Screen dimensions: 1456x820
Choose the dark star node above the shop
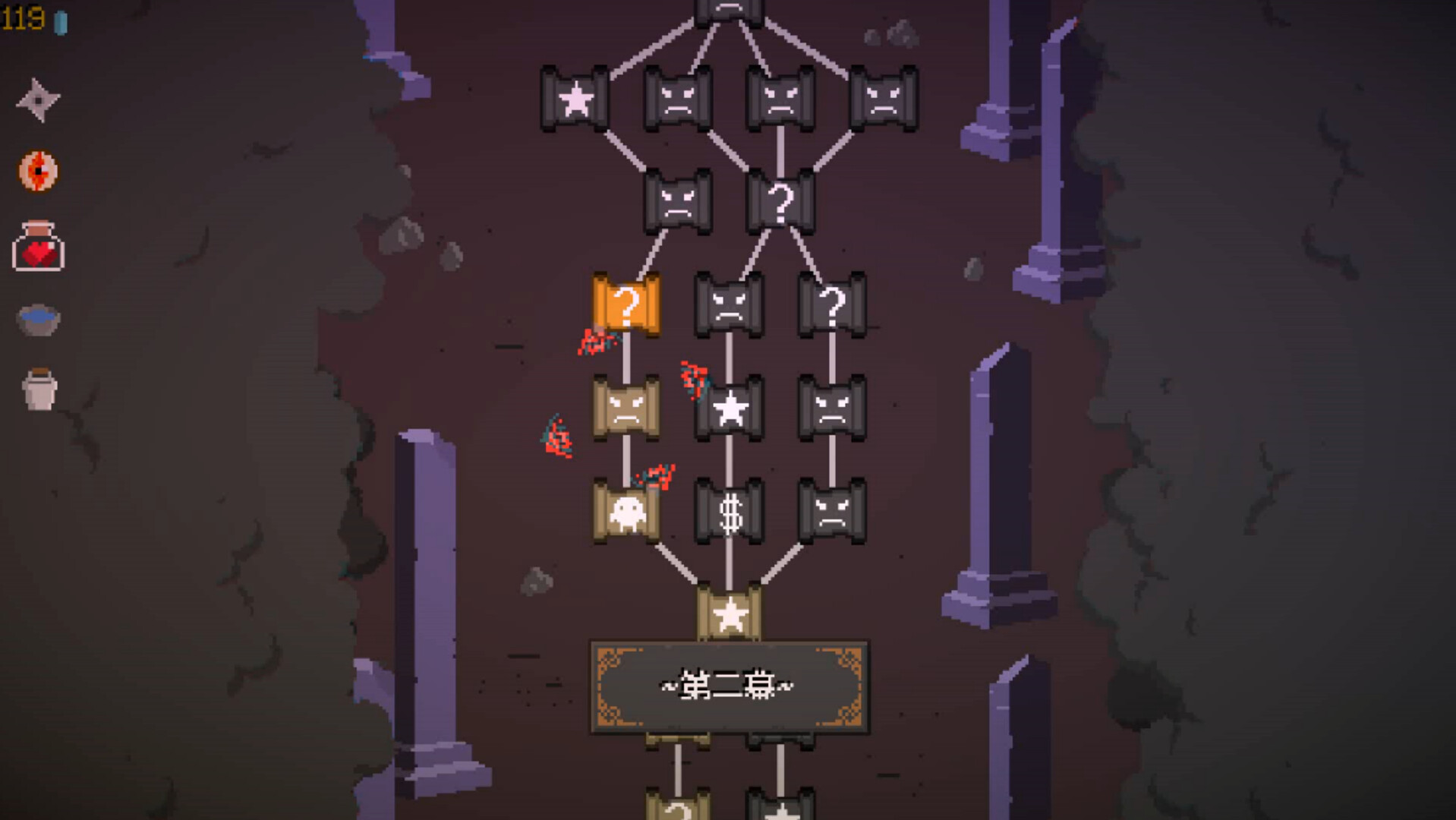coord(729,408)
